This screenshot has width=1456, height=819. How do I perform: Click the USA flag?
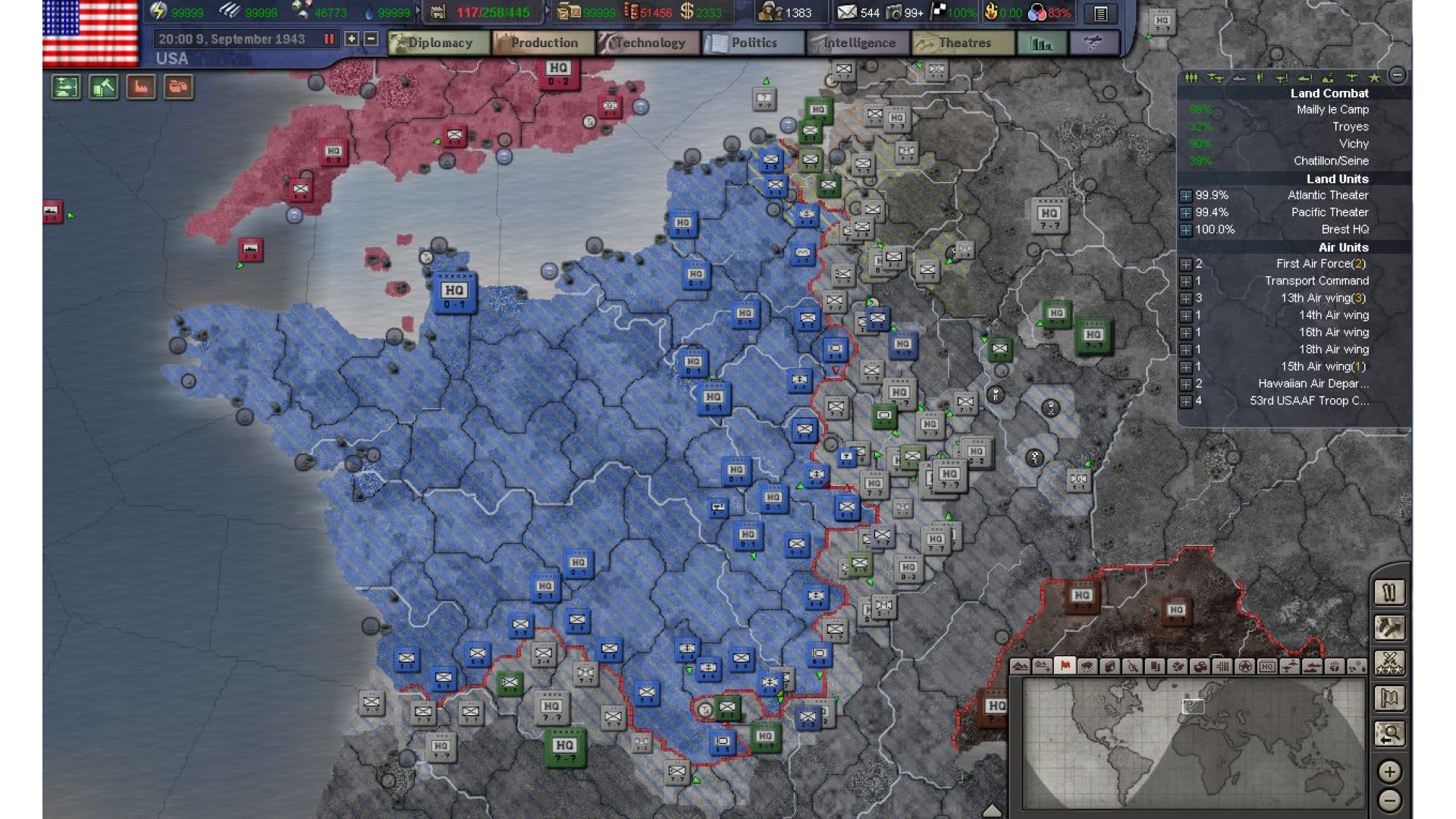pyautogui.click(x=90, y=33)
